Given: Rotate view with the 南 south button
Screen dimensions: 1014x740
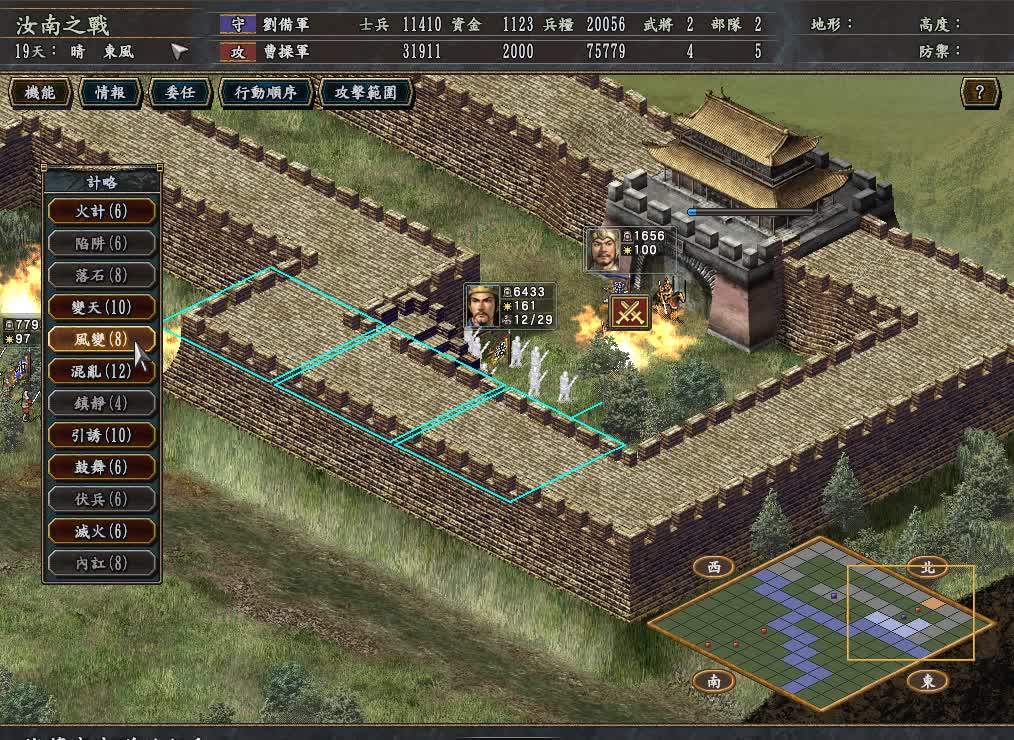Looking at the screenshot, I should click(x=714, y=681).
